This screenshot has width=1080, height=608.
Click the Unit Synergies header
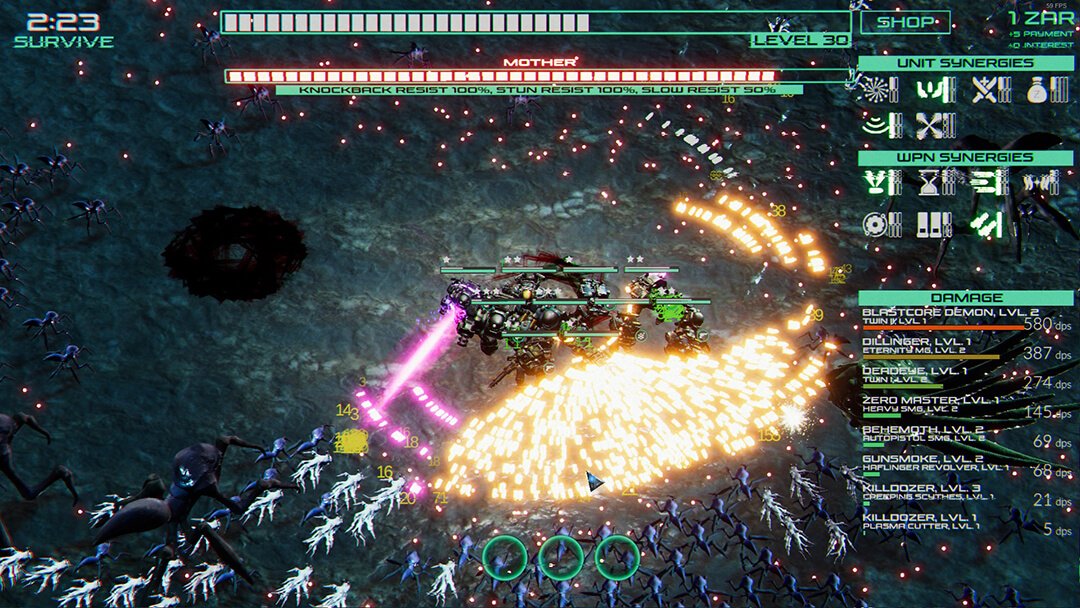(x=965, y=63)
